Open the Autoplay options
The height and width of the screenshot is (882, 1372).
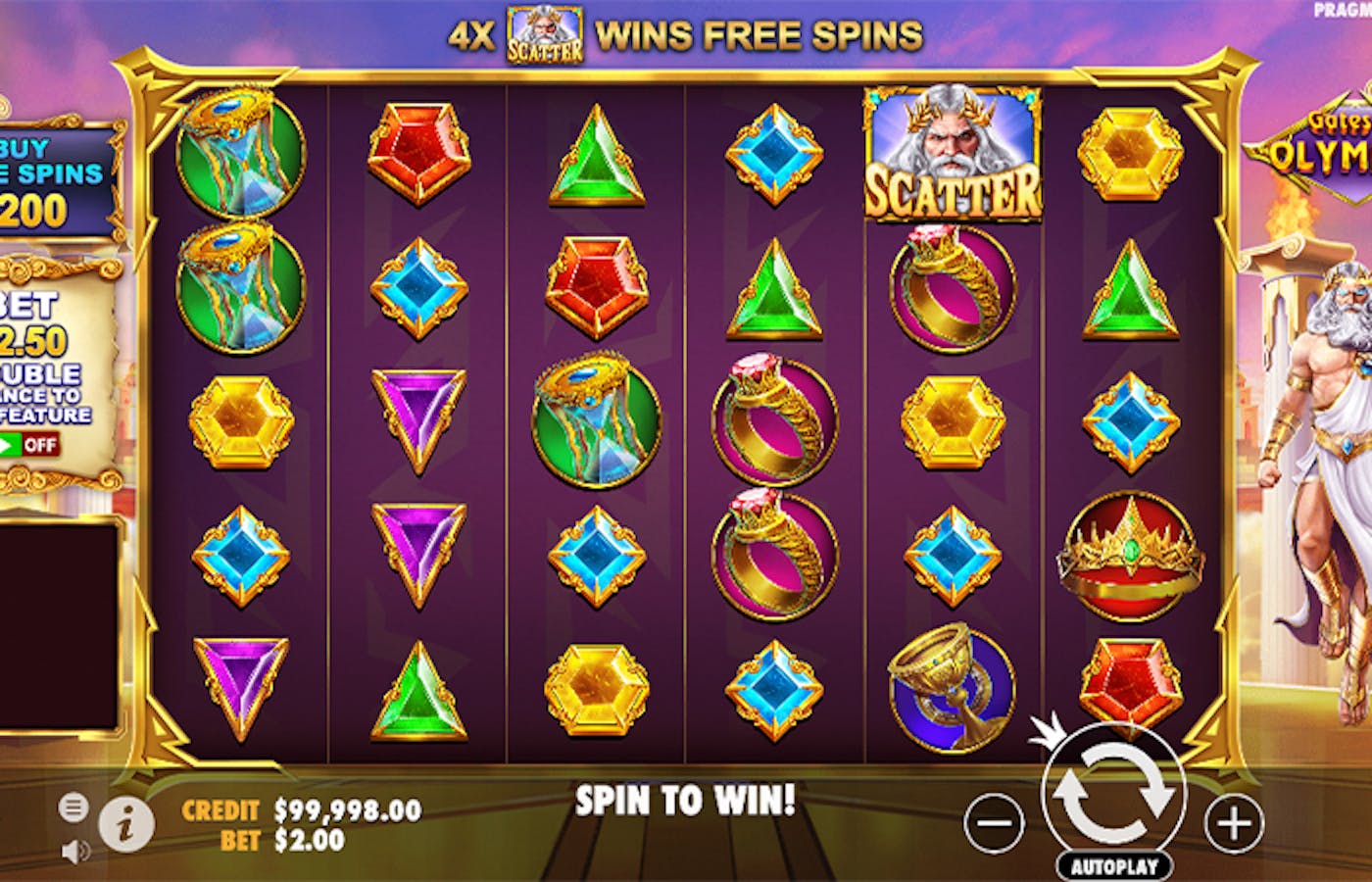(1113, 866)
